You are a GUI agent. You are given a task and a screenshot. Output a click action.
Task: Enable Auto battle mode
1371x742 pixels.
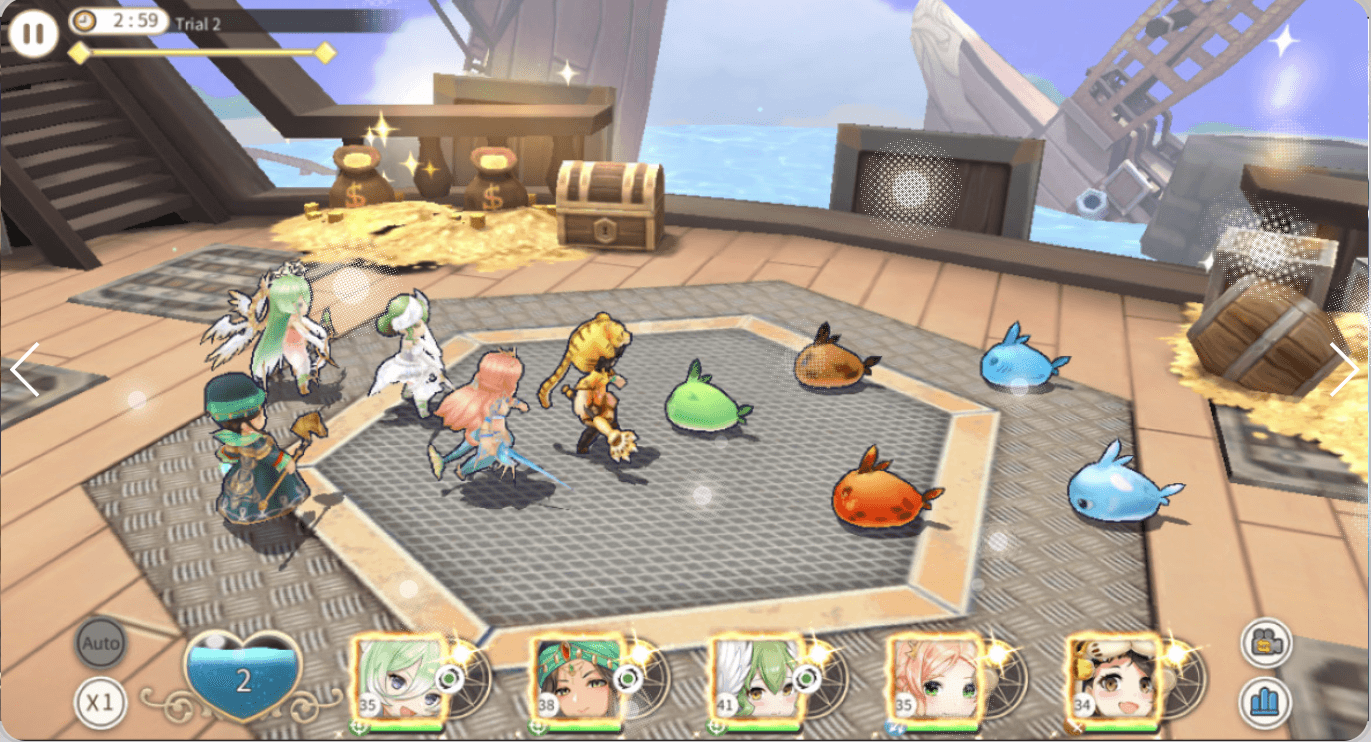point(99,644)
